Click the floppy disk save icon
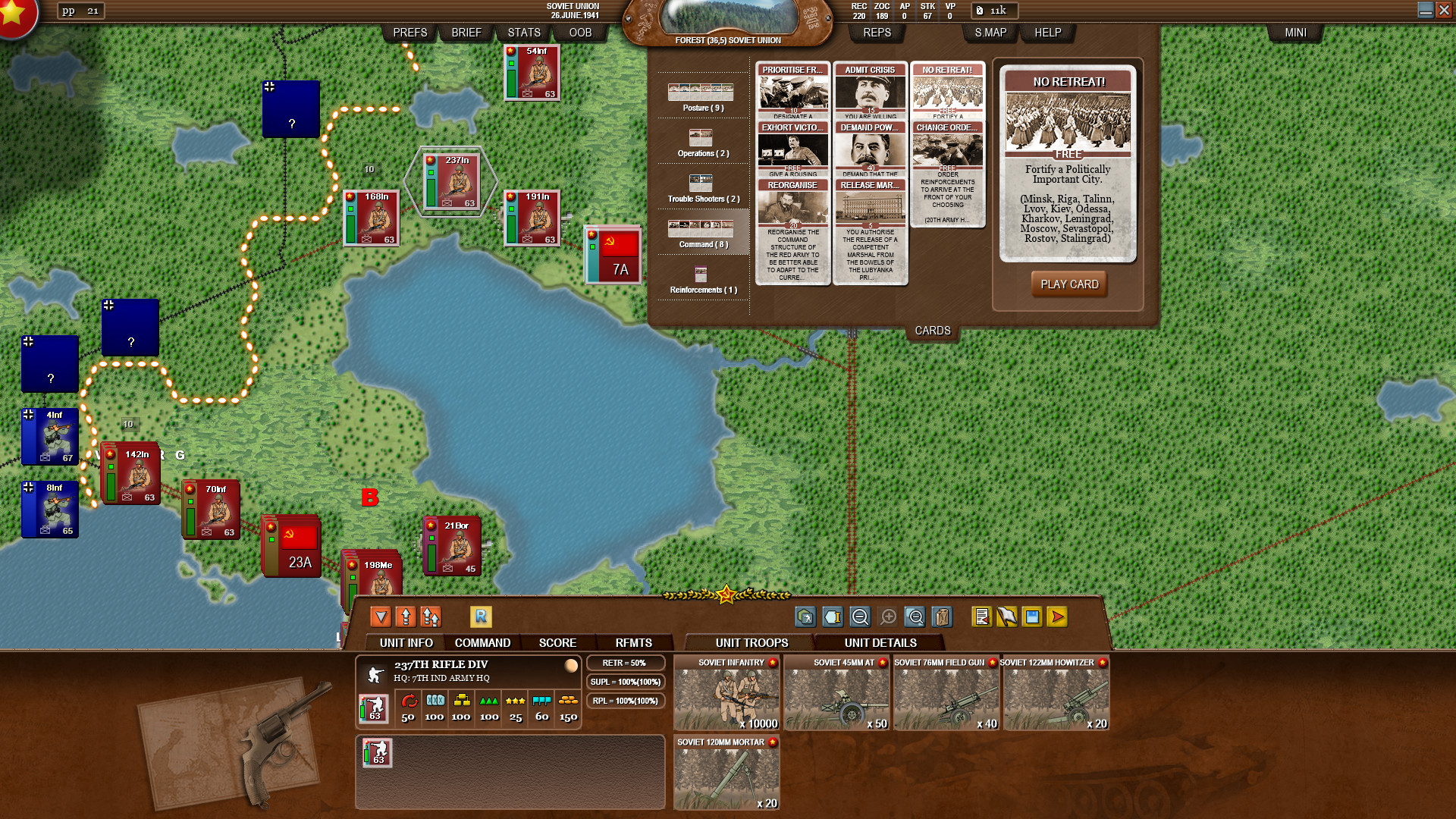The height and width of the screenshot is (819, 1456). point(1031,617)
